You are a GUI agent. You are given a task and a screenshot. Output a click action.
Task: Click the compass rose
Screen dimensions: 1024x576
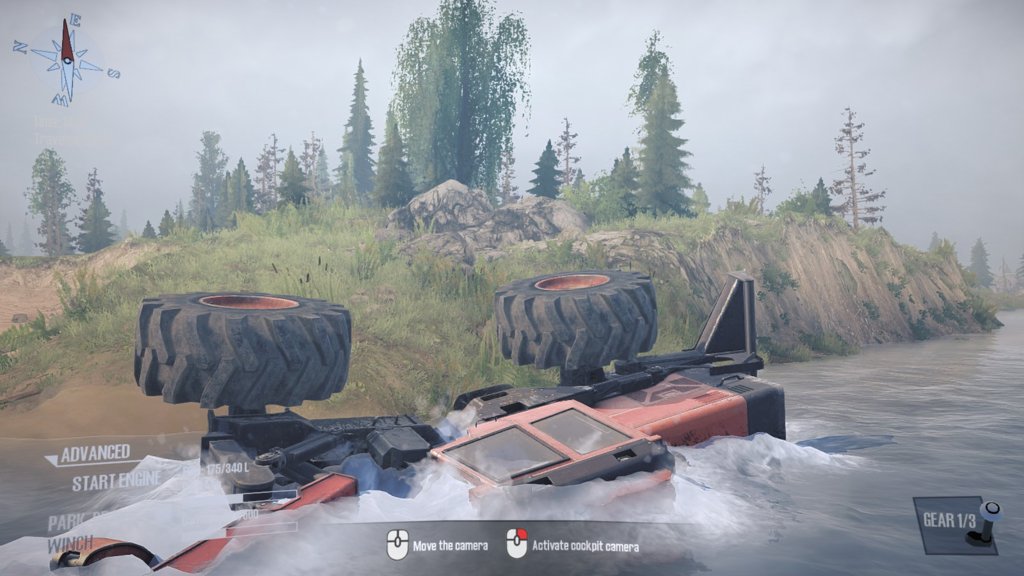(66, 59)
